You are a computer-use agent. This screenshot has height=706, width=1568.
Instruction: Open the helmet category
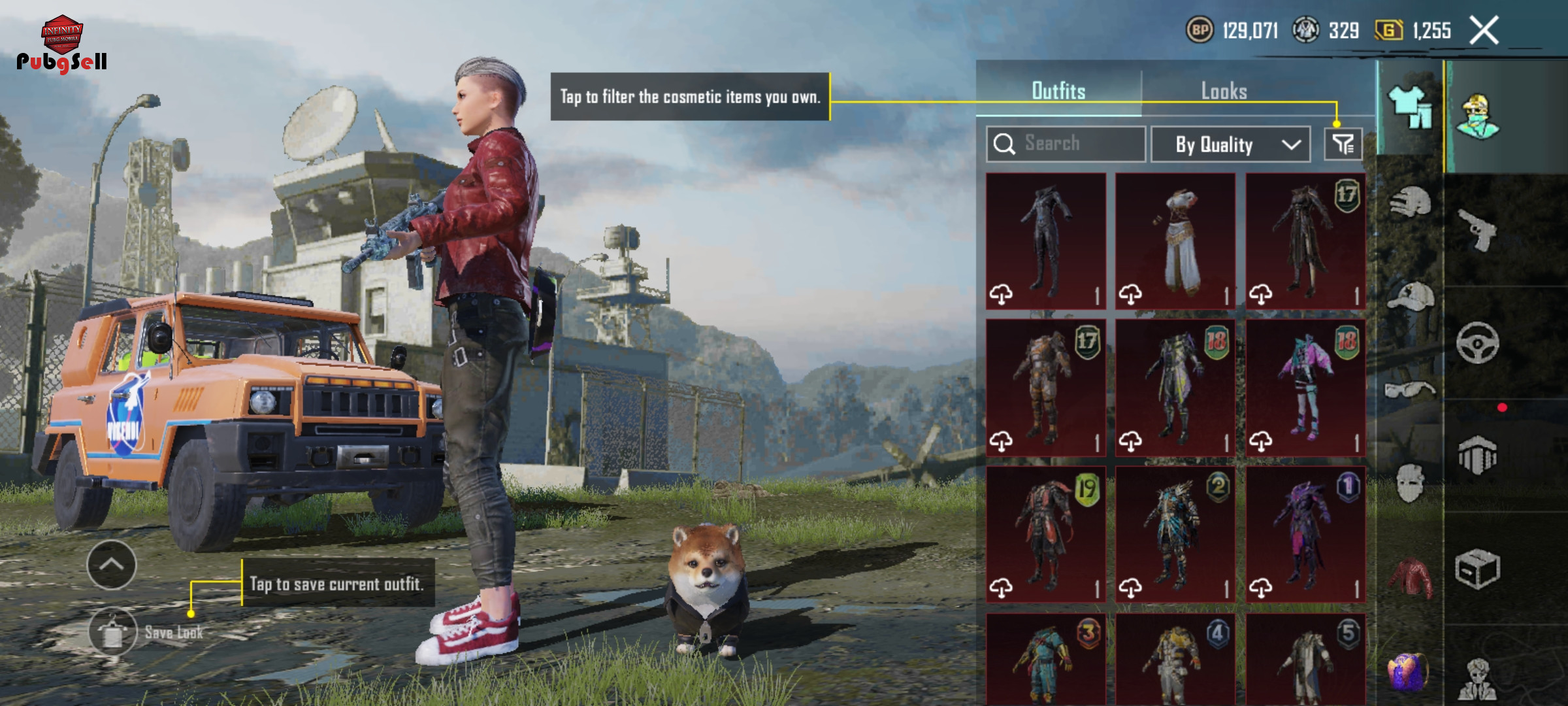click(1411, 203)
